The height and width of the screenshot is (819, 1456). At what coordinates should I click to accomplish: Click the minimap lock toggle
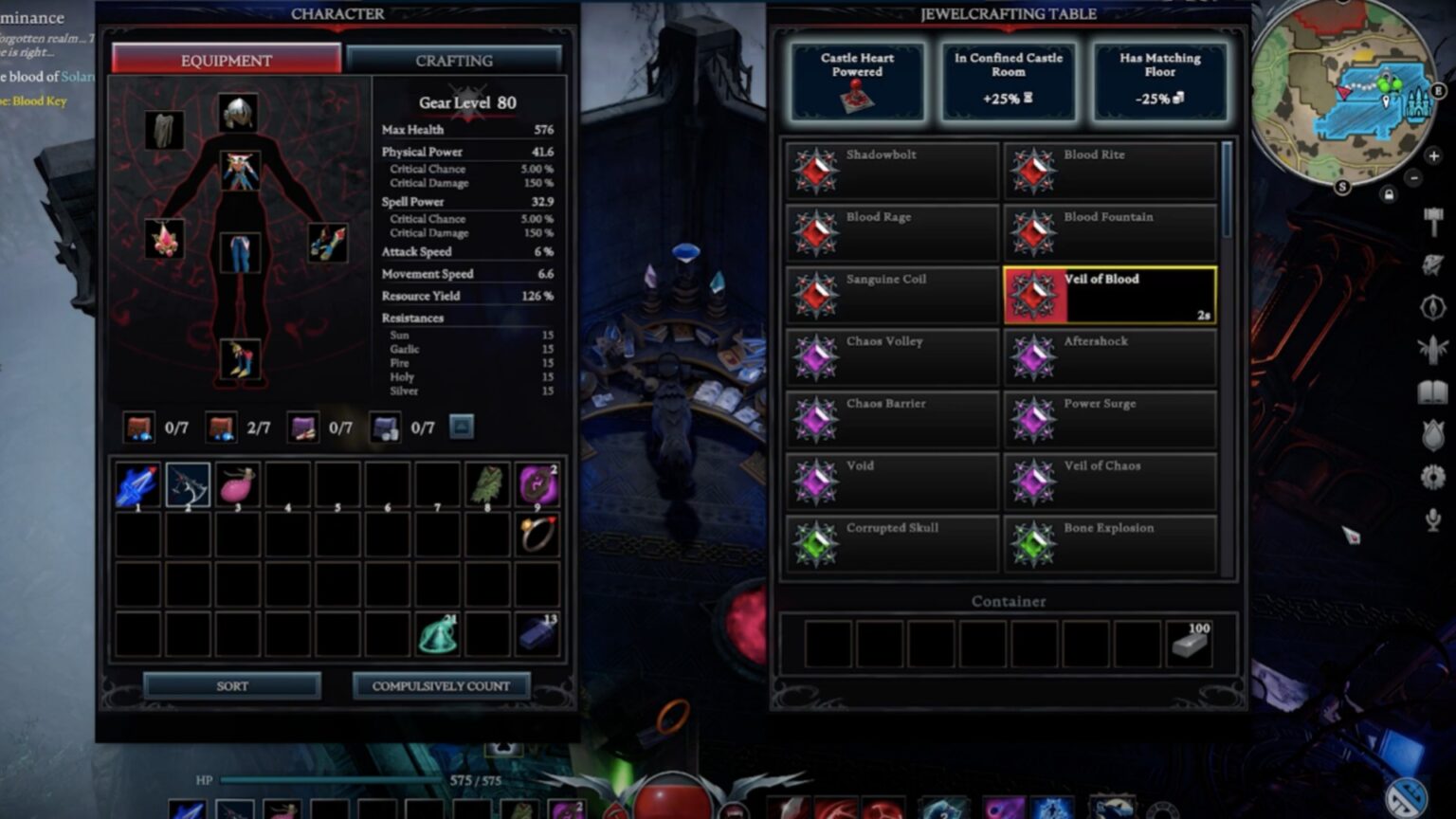click(x=1389, y=194)
